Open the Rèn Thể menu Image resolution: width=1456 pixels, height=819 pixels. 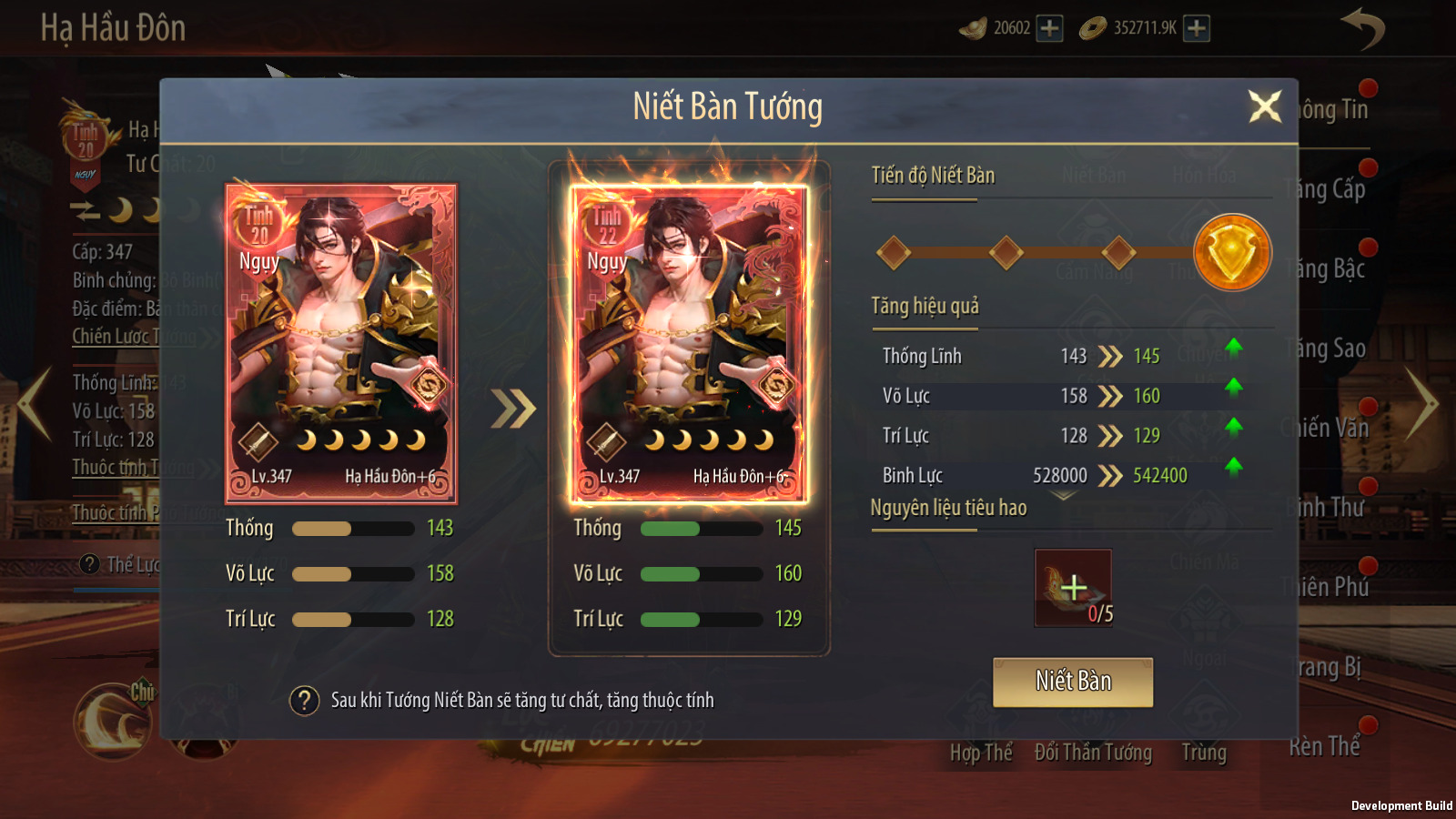1325,746
